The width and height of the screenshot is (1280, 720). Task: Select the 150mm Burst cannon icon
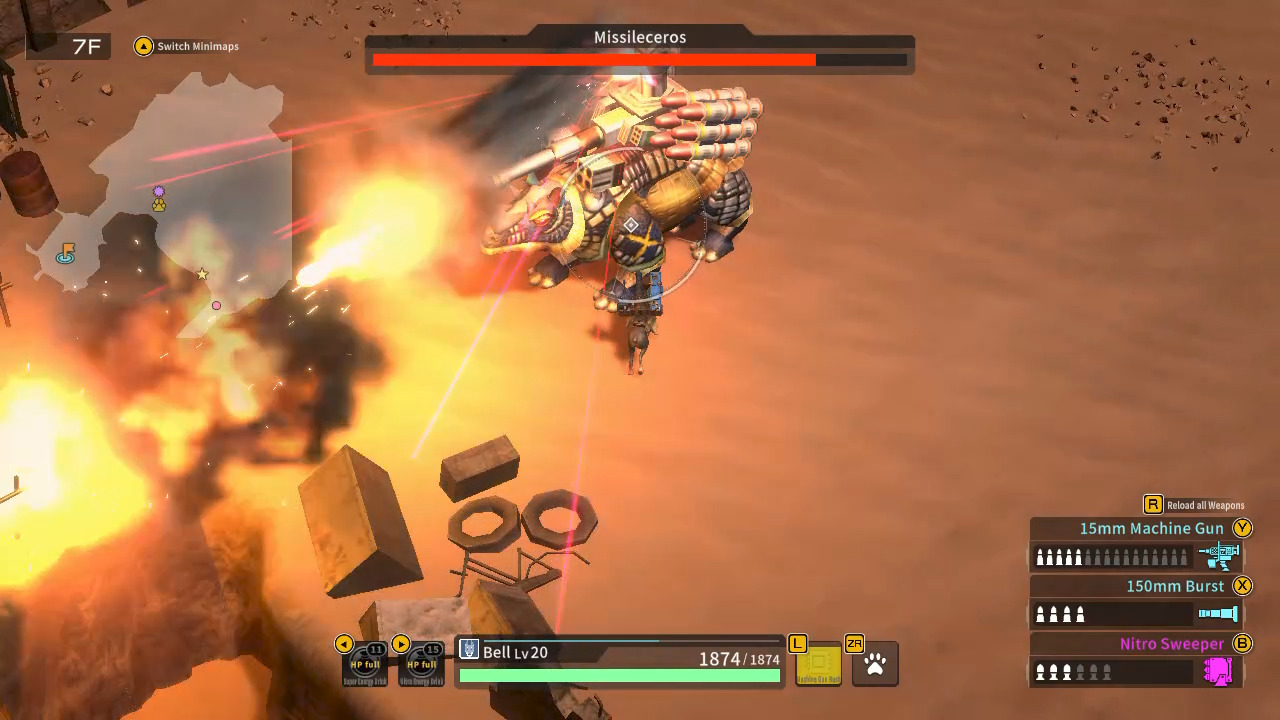[1220, 614]
